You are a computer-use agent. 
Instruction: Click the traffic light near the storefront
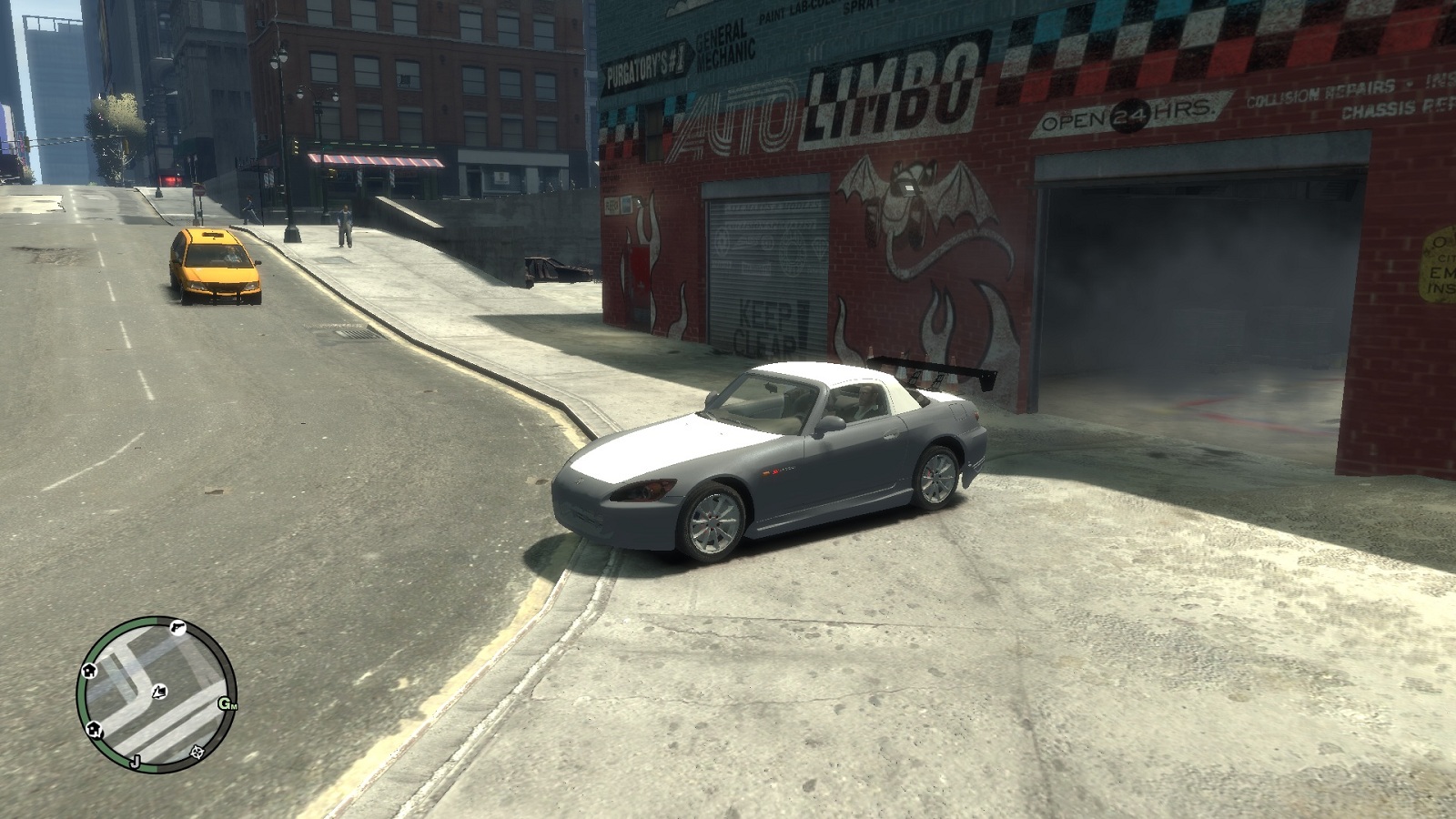(x=295, y=146)
